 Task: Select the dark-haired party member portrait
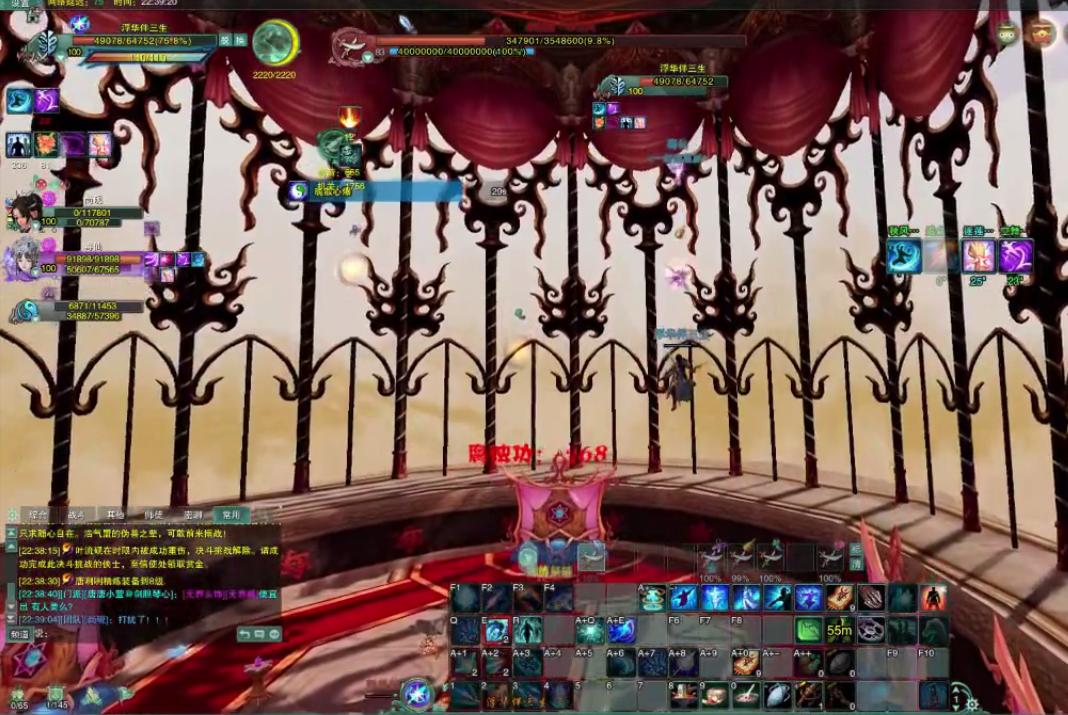coord(24,212)
